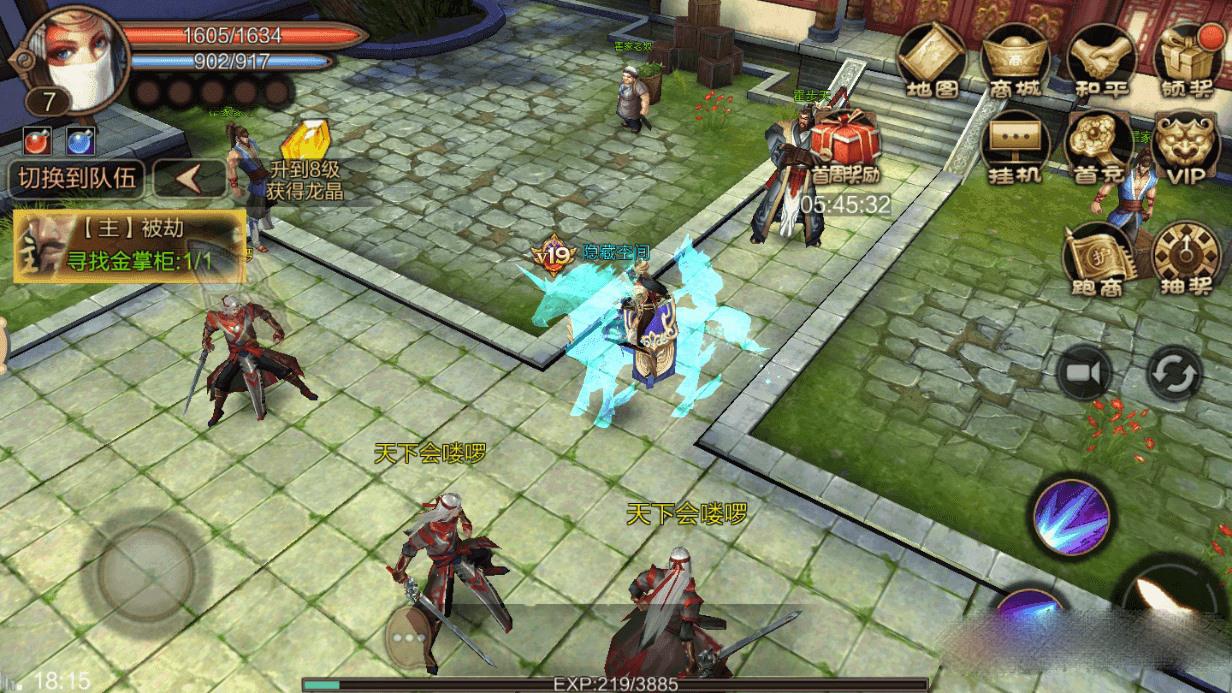Open the 商城 shop
The width and height of the screenshot is (1232, 693).
(x=1014, y=58)
